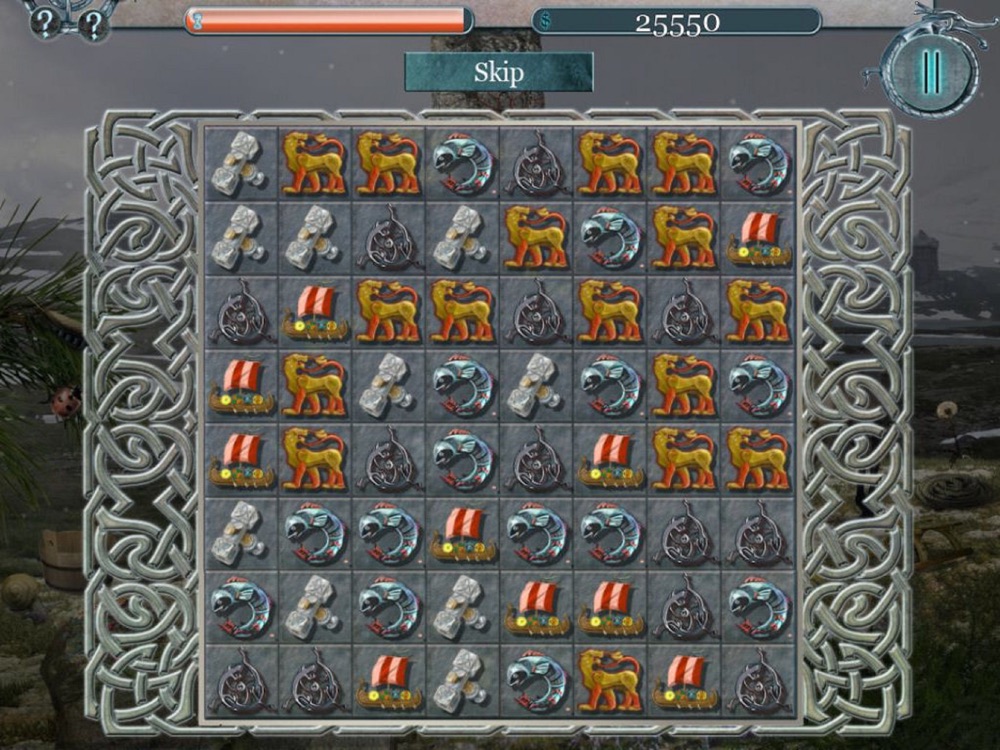
Task: Open the left question mark help button
Action: (x=45, y=22)
